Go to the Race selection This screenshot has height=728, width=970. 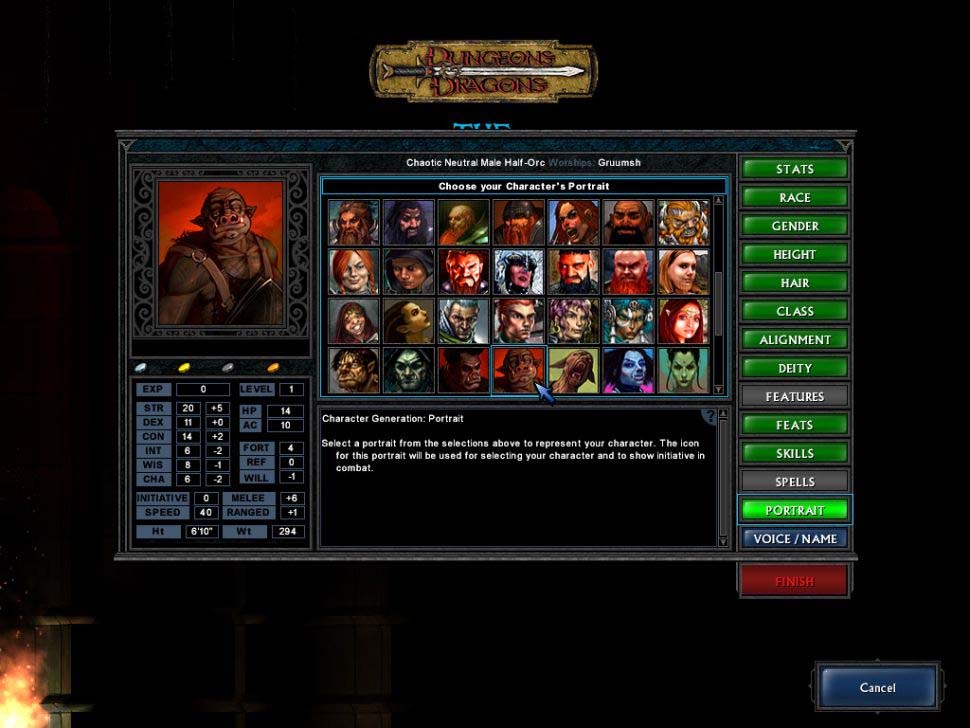click(x=795, y=198)
